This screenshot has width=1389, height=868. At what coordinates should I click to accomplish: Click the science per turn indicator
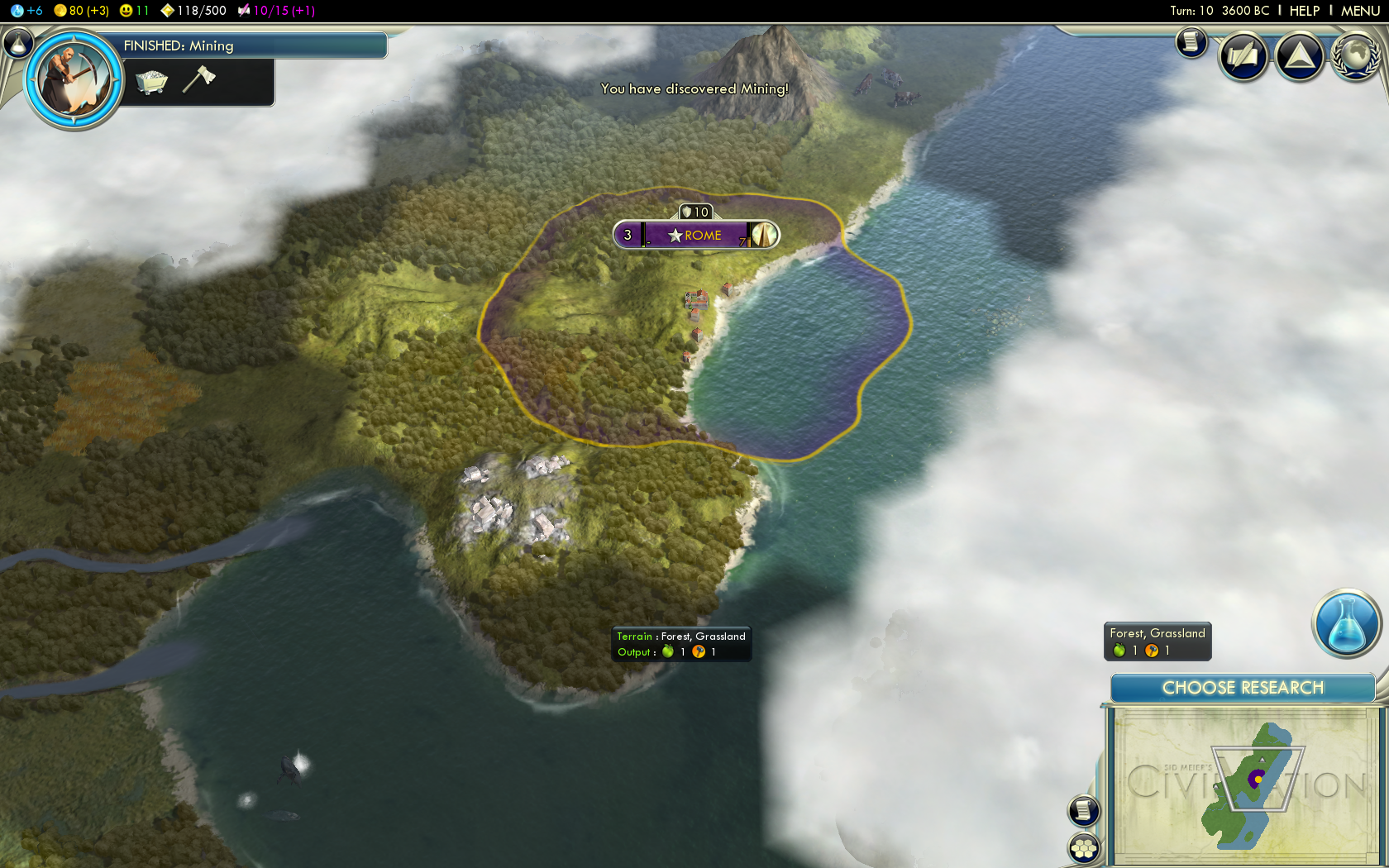tap(27, 11)
